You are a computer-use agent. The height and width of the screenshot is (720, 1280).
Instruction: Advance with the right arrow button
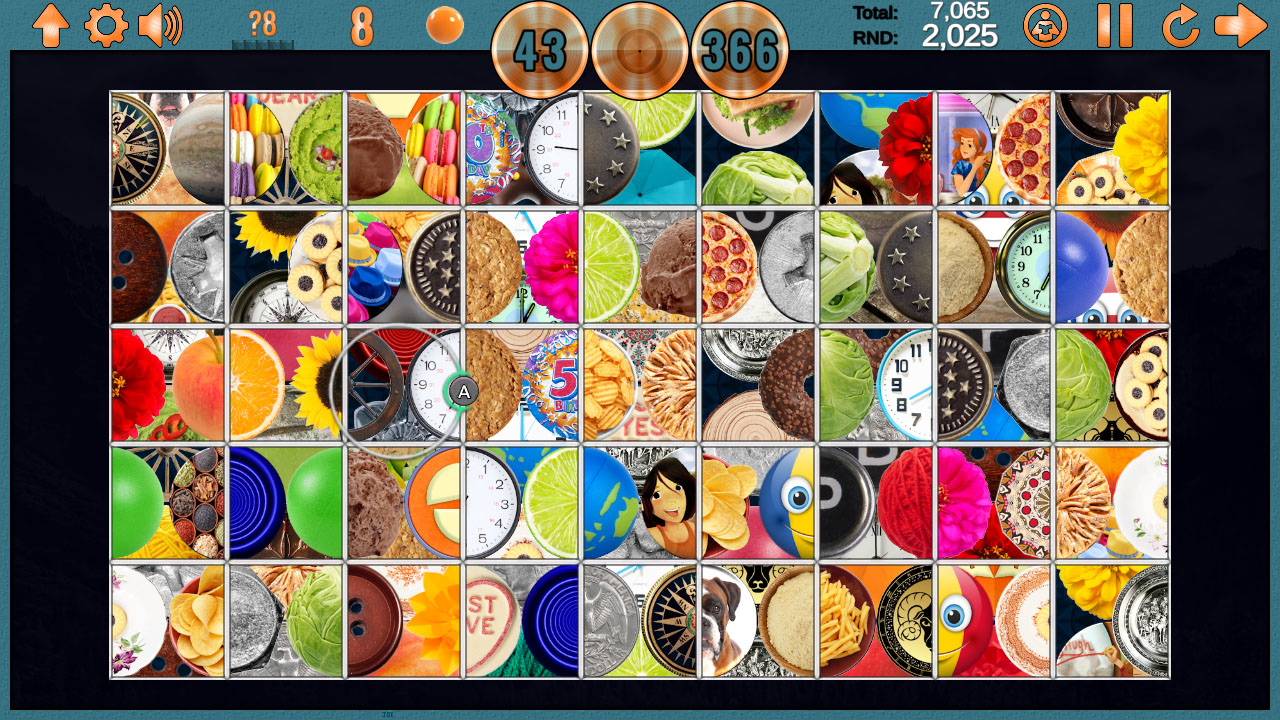[x=1243, y=27]
